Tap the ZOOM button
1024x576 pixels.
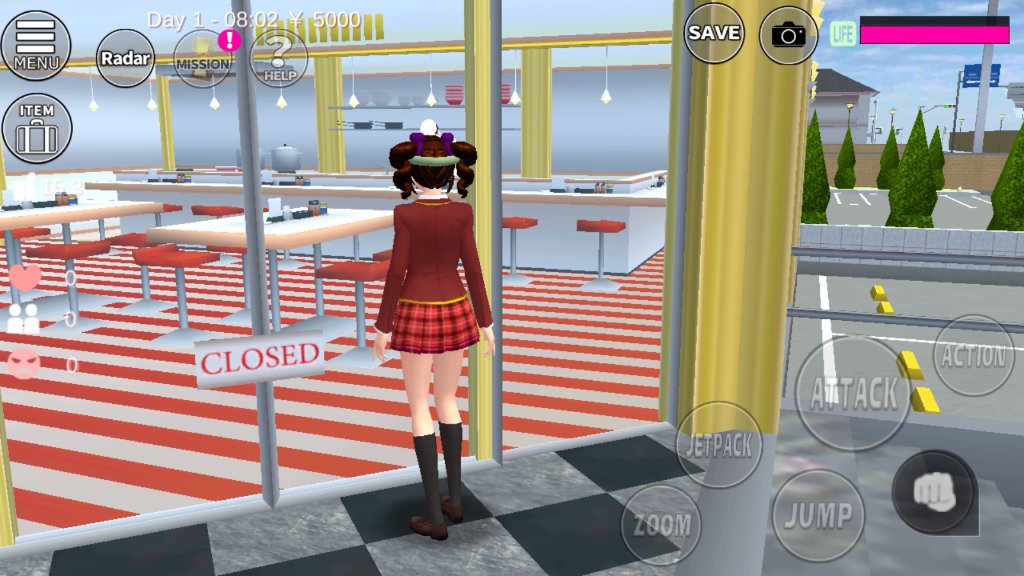(x=661, y=524)
